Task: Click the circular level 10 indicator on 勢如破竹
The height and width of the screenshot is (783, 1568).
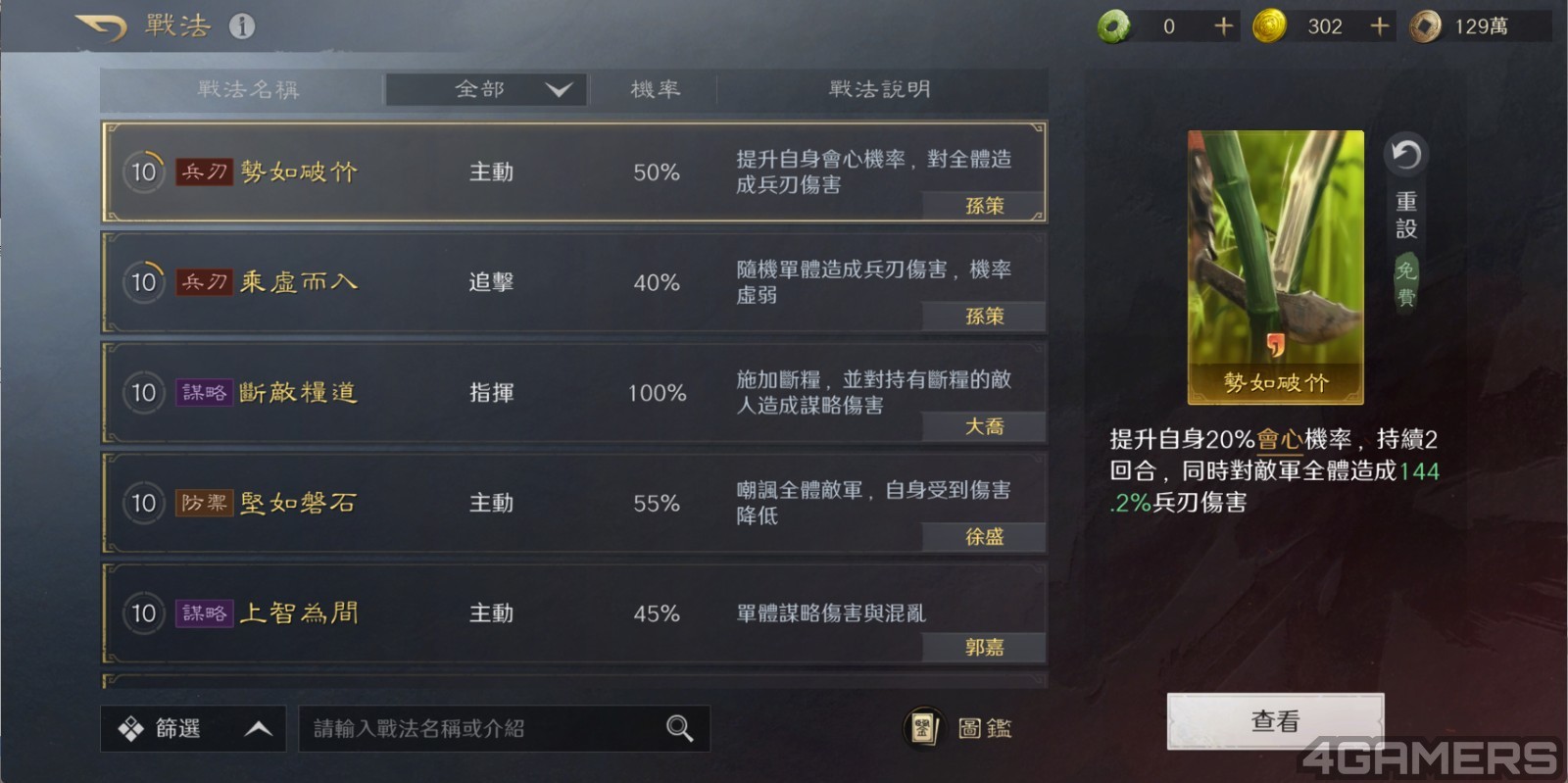Action: point(143,171)
